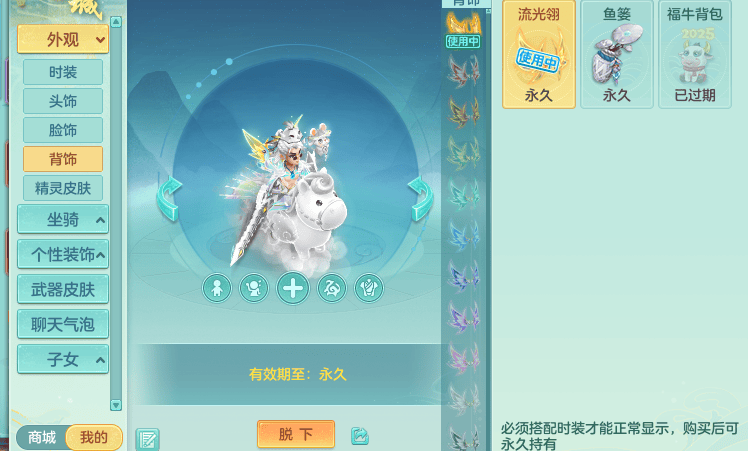Rotate character with the left arrow
Screen dimensions: 748x451
(x=169, y=199)
